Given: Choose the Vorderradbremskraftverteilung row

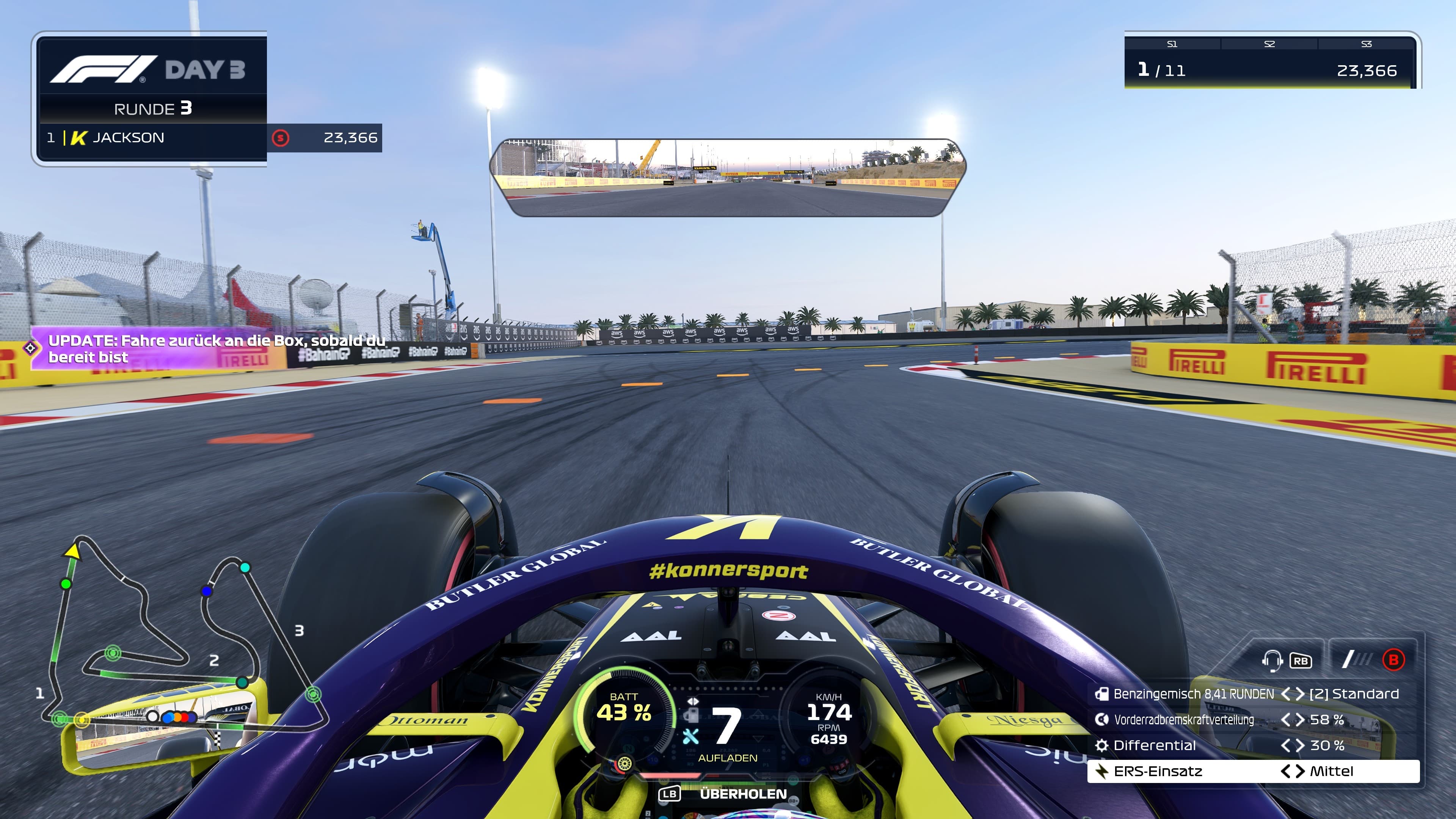Looking at the screenshot, I should pos(1183,720).
